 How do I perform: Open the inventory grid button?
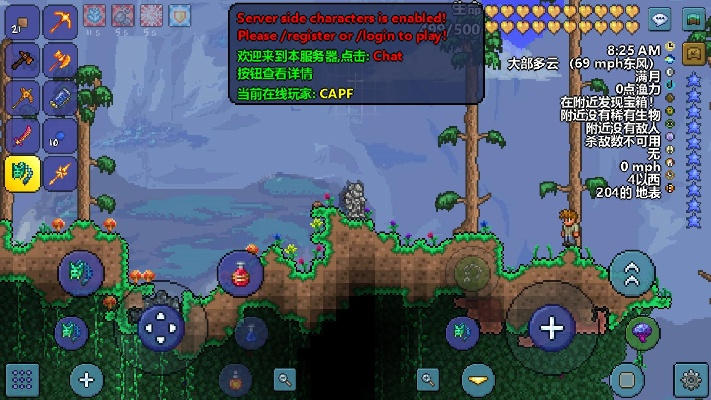[22, 379]
